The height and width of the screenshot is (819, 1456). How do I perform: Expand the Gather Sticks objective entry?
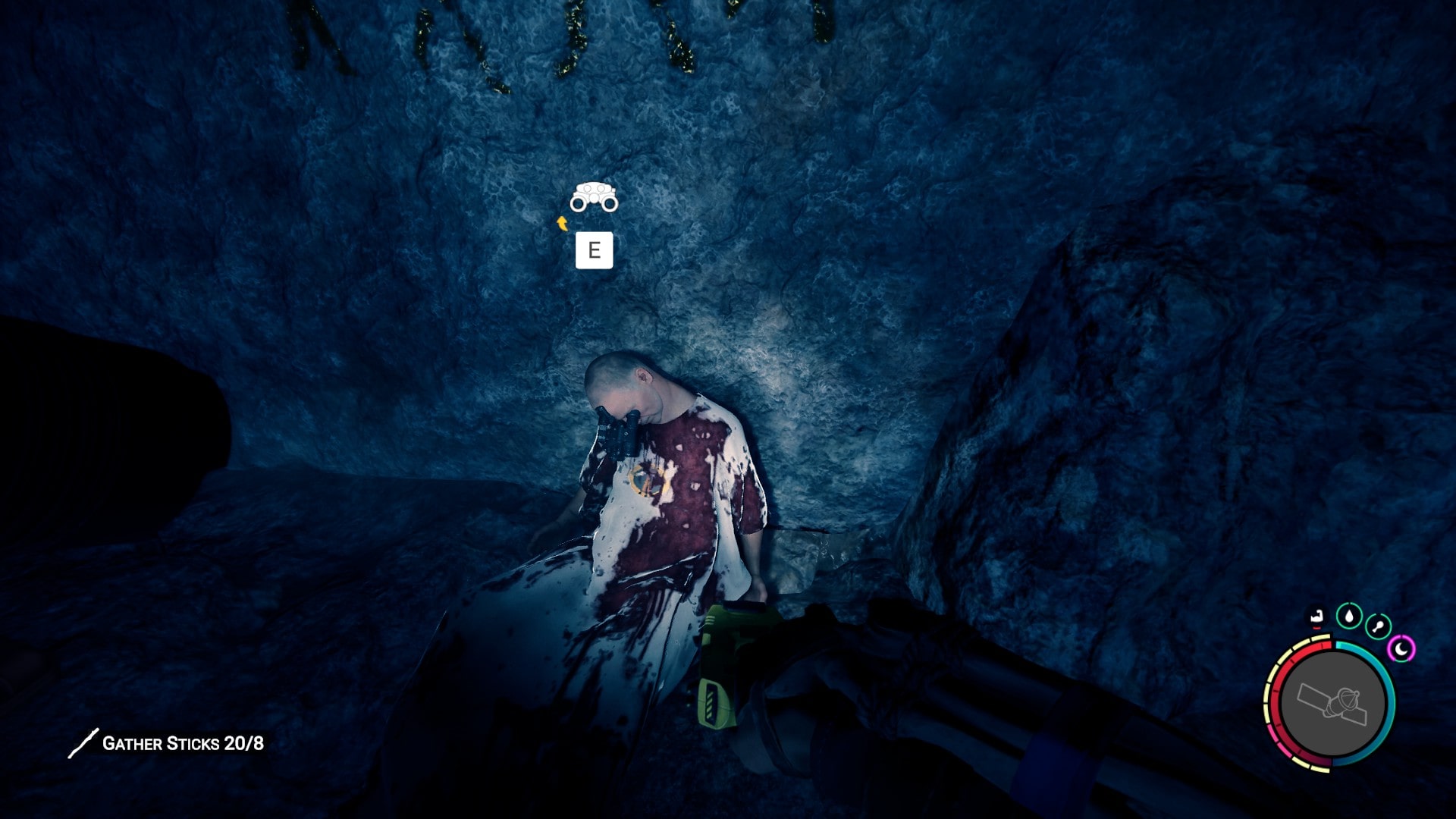point(182,744)
